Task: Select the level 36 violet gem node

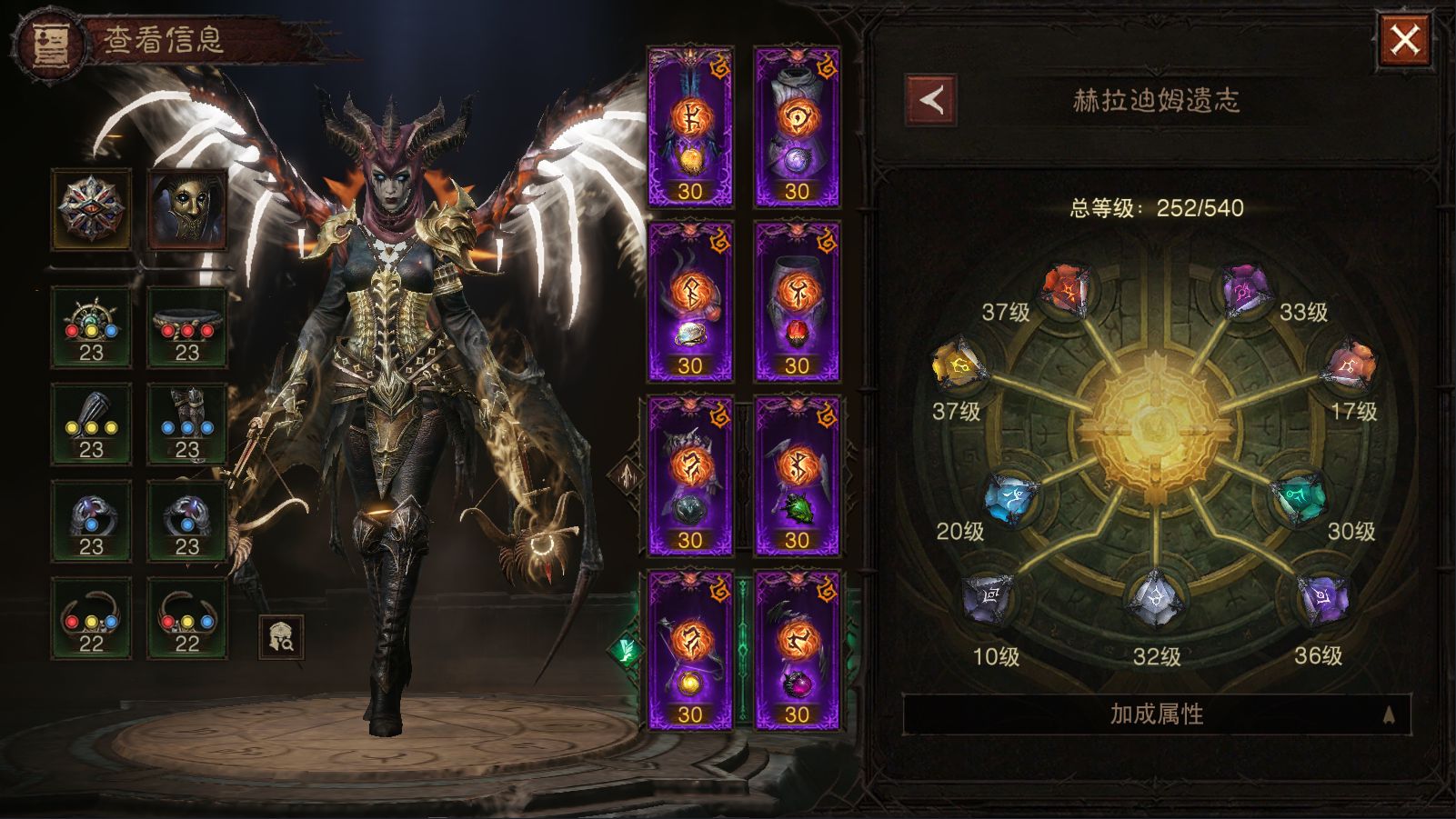Action: click(1322, 598)
